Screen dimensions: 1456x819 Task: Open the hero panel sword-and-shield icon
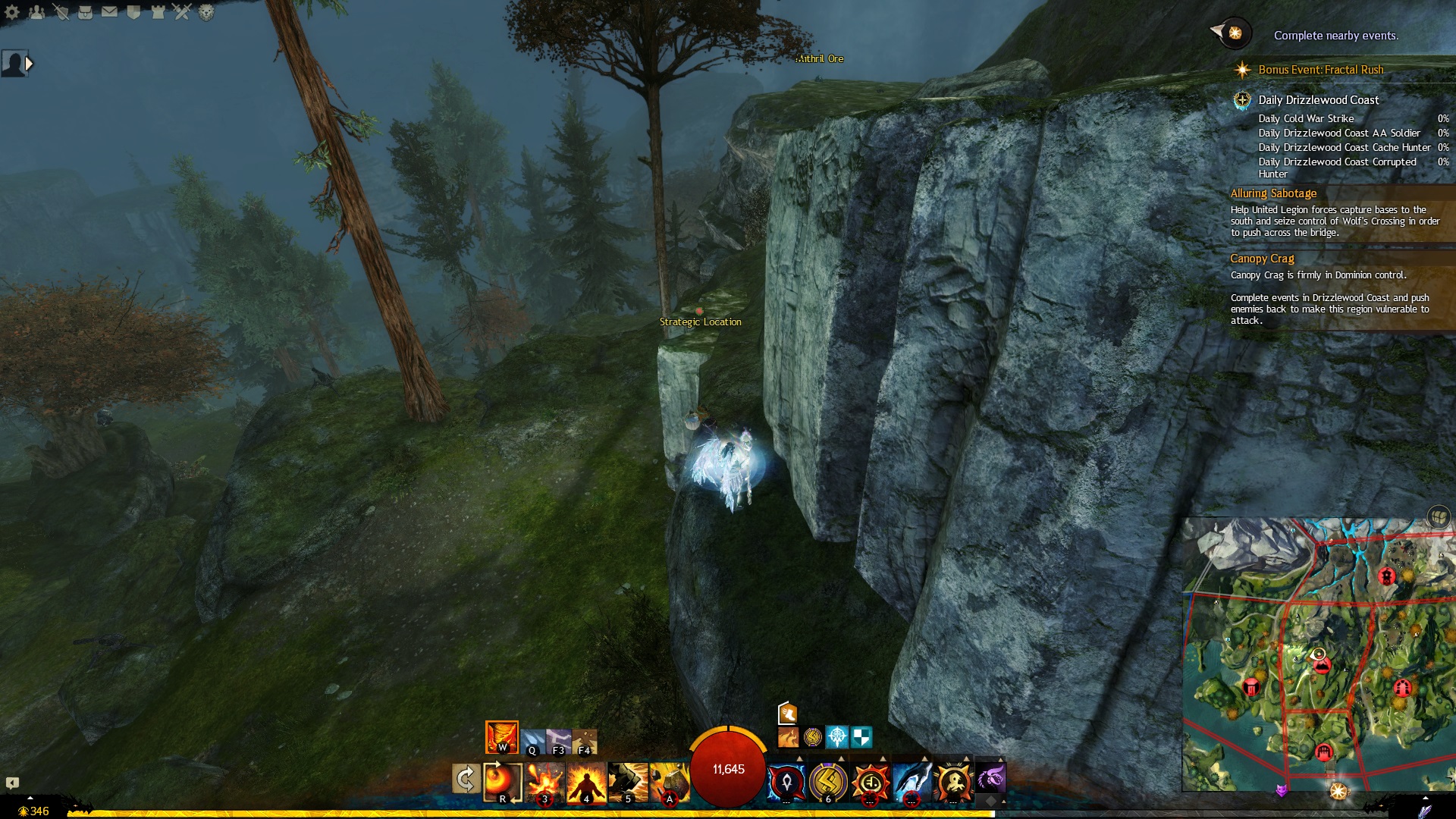[x=61, y=12]
